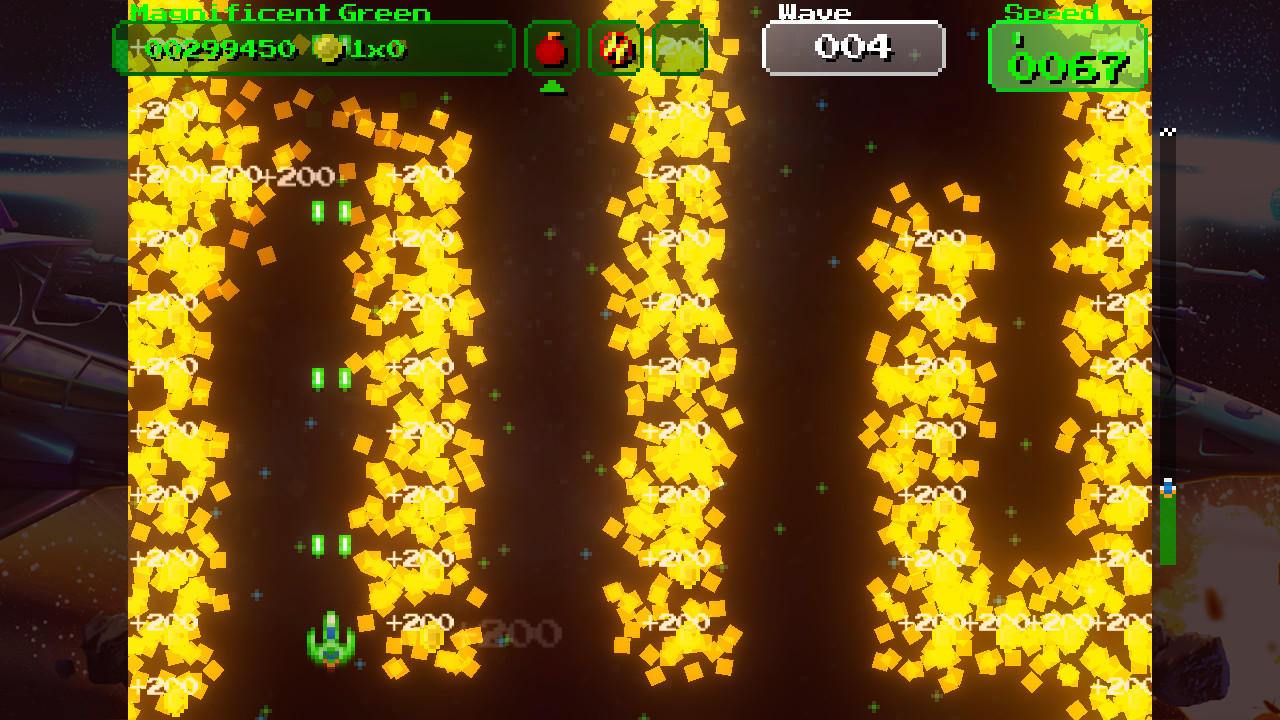Image resolution: width=1280 pixels, height=720 pixels.
Task: Select the red bomb power-up icon
Action: [x=551, y=48]
